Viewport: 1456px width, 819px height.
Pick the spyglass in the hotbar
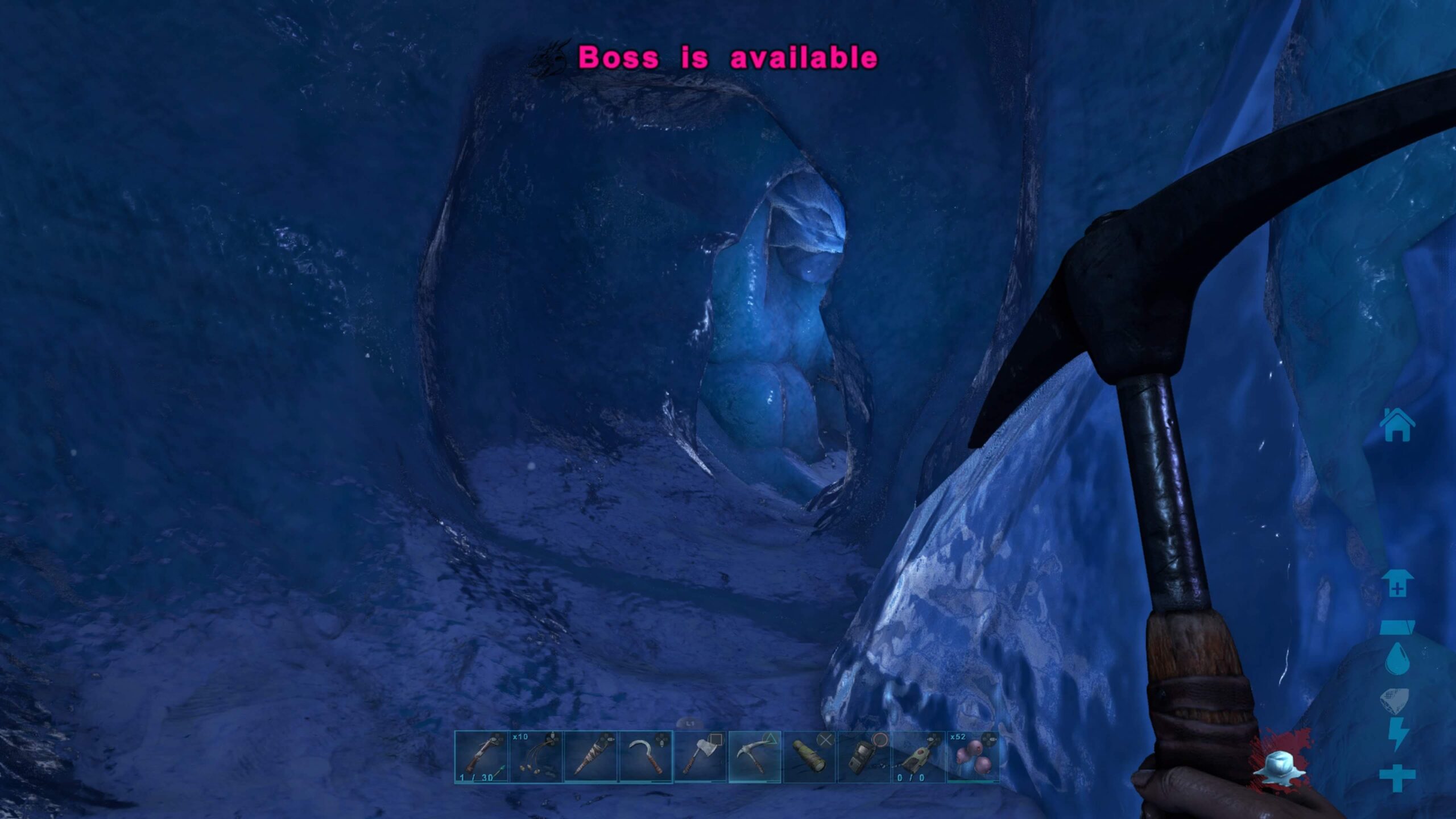coord(809,757)
